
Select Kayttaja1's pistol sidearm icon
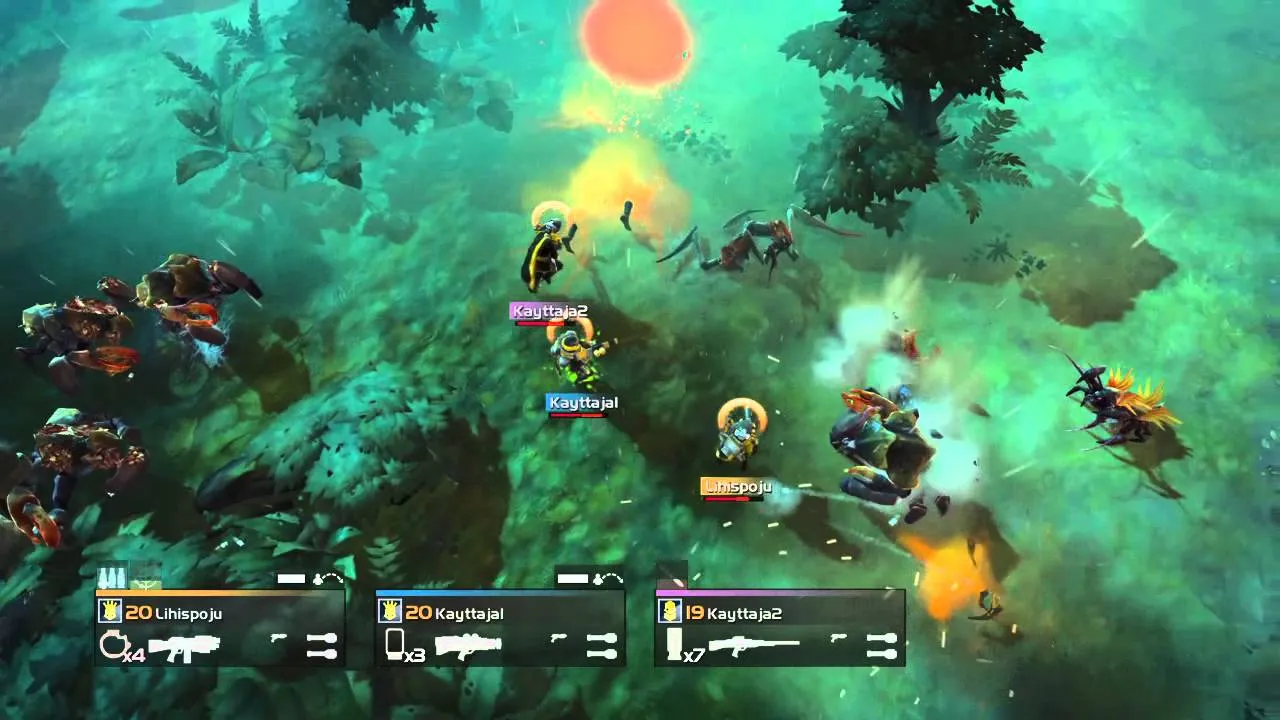click(558, 638)
